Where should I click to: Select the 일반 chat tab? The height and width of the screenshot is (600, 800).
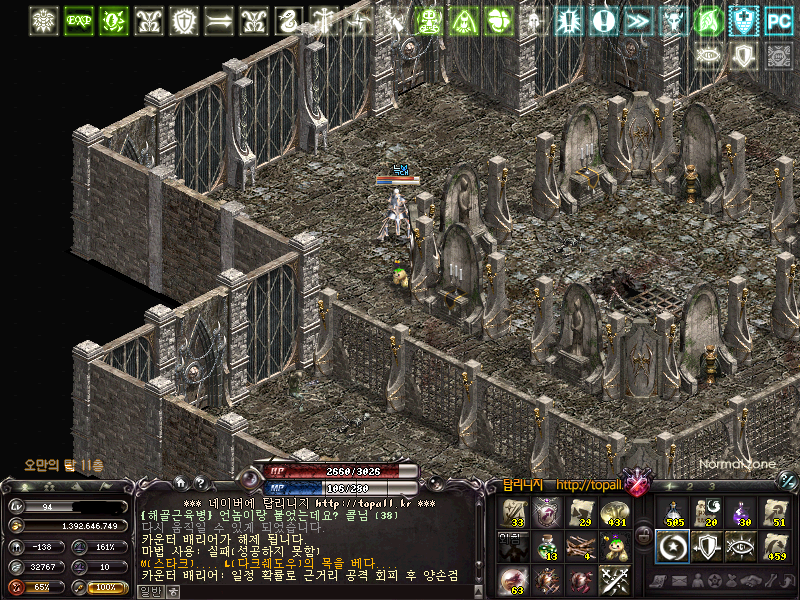click(x=149, y=591)
